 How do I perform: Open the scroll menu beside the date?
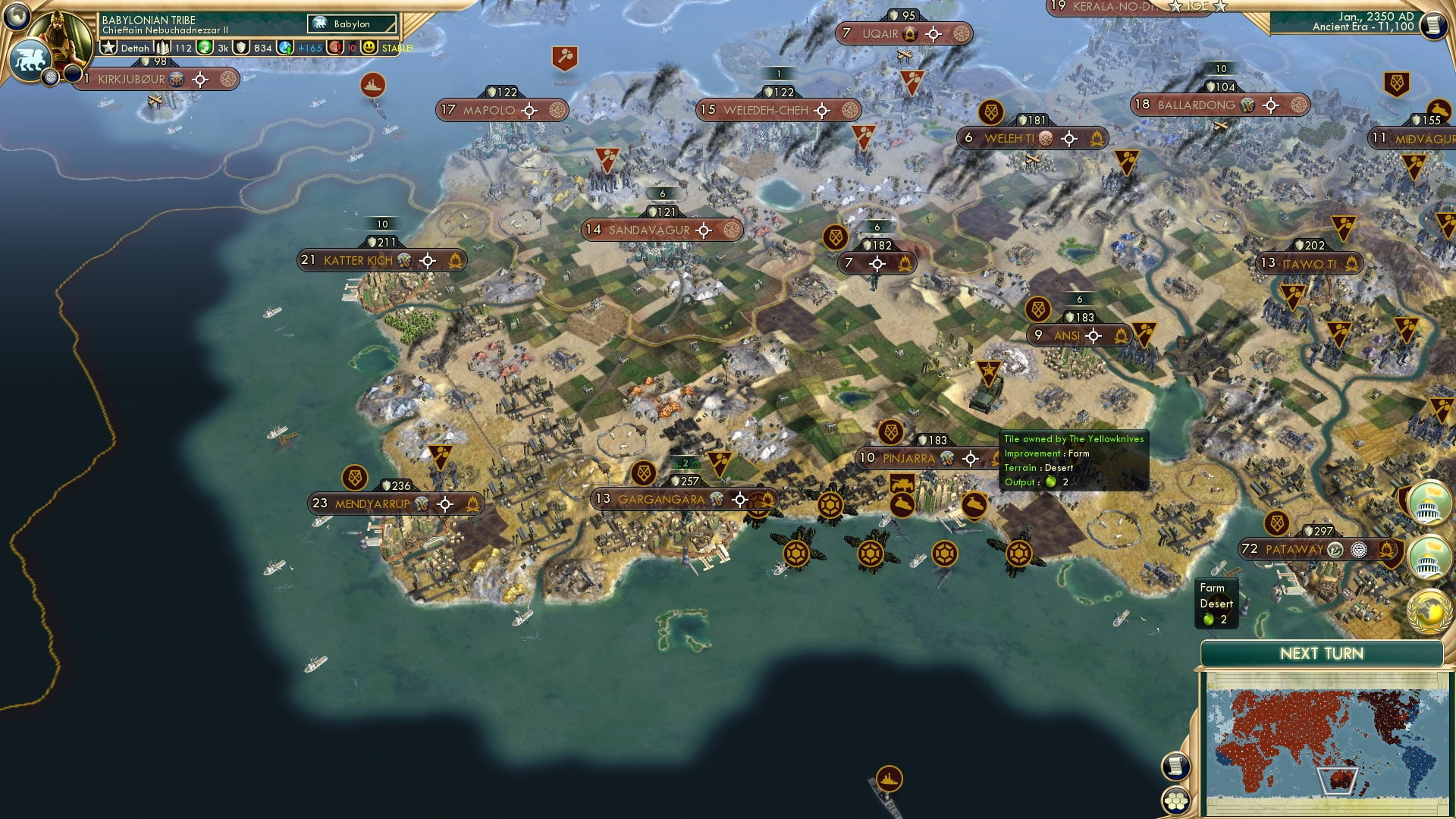click(x=1432, y=25)
